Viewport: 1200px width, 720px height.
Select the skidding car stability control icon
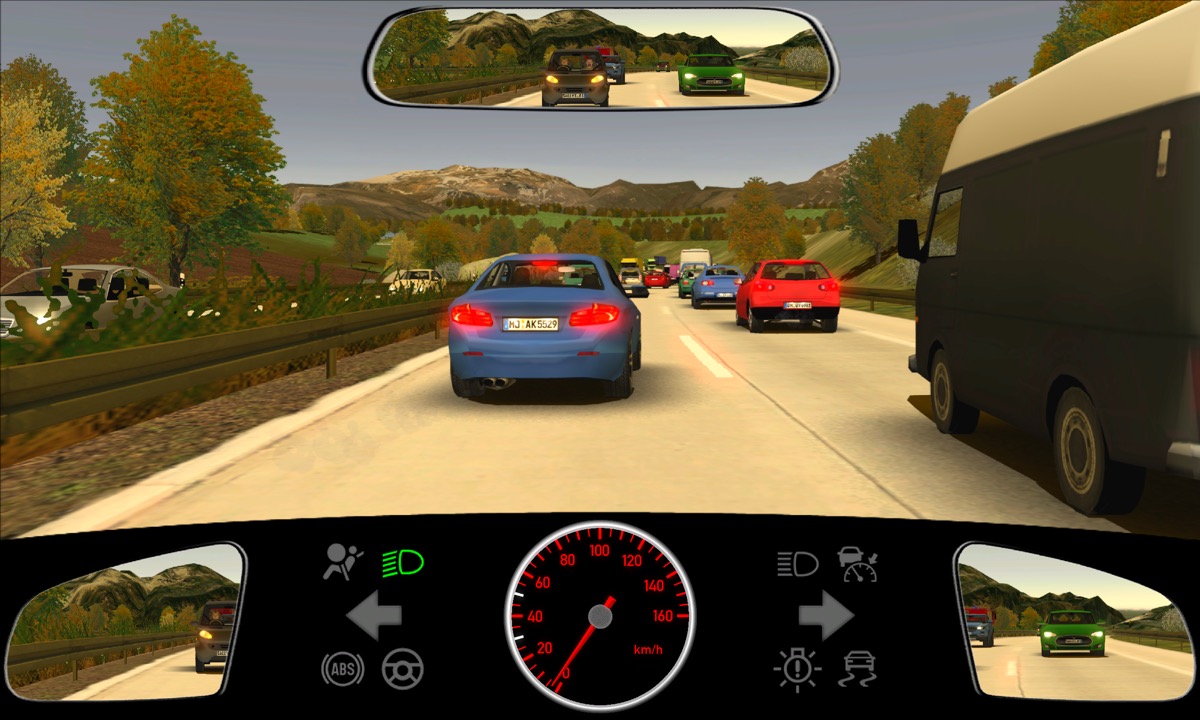coord(859,668)
